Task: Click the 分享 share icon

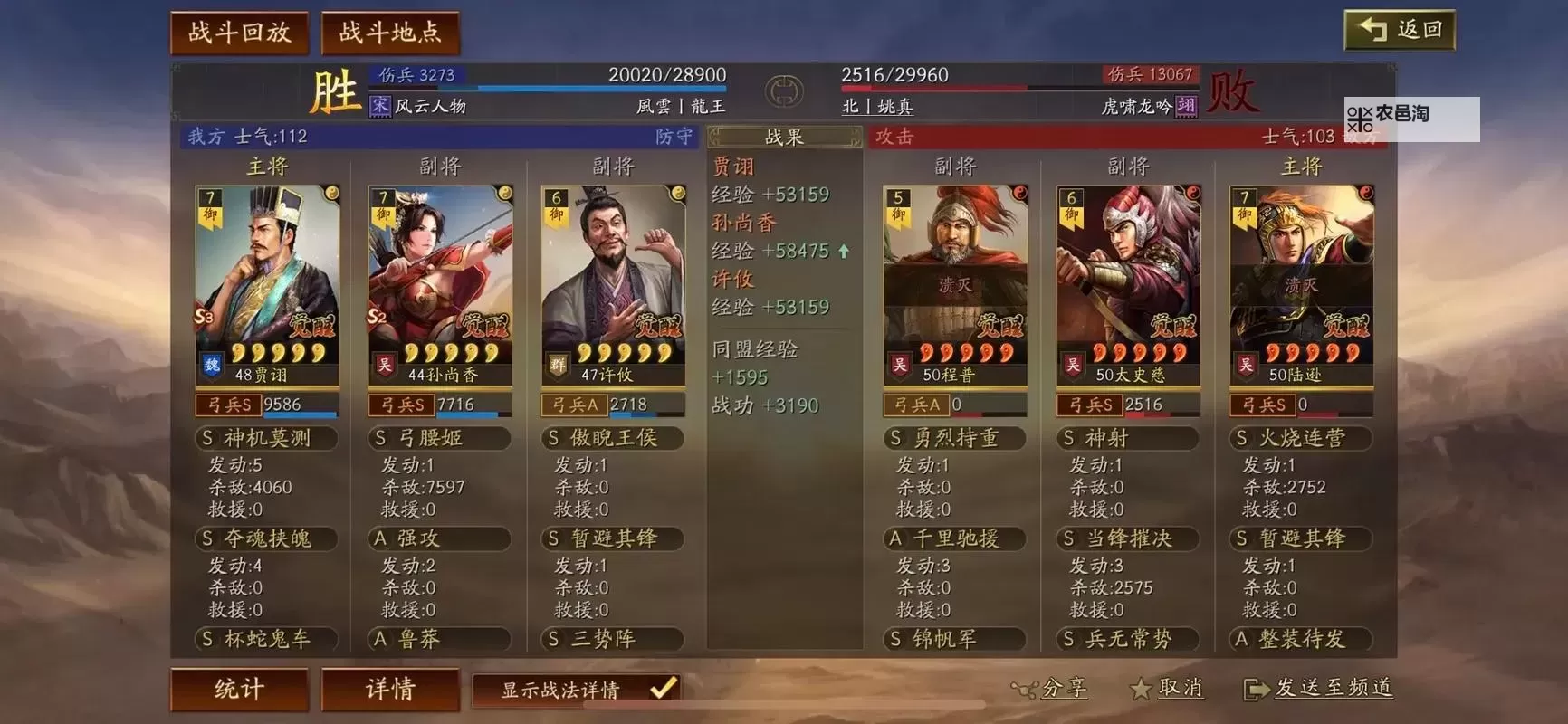Action: tap(1026, 690)
